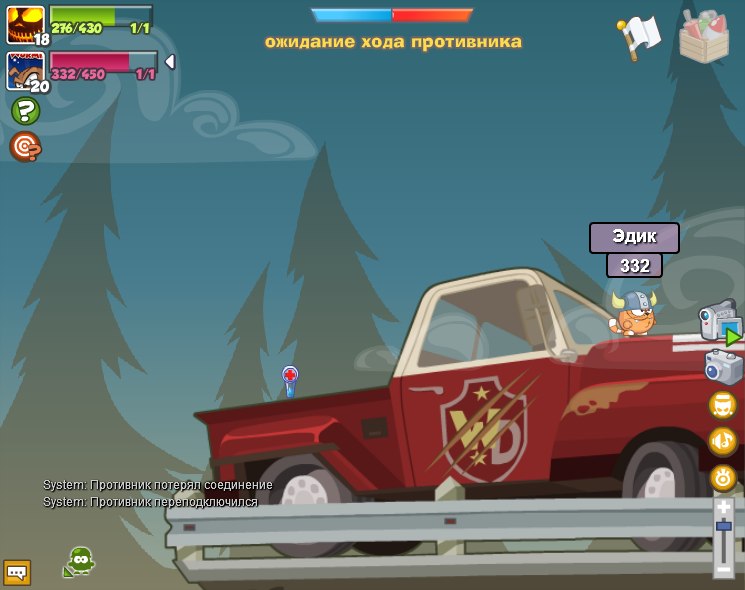Click the yellow hat-and-moustache character button
Viewport: 745px width, 590px height.
[x=723, y=405]
